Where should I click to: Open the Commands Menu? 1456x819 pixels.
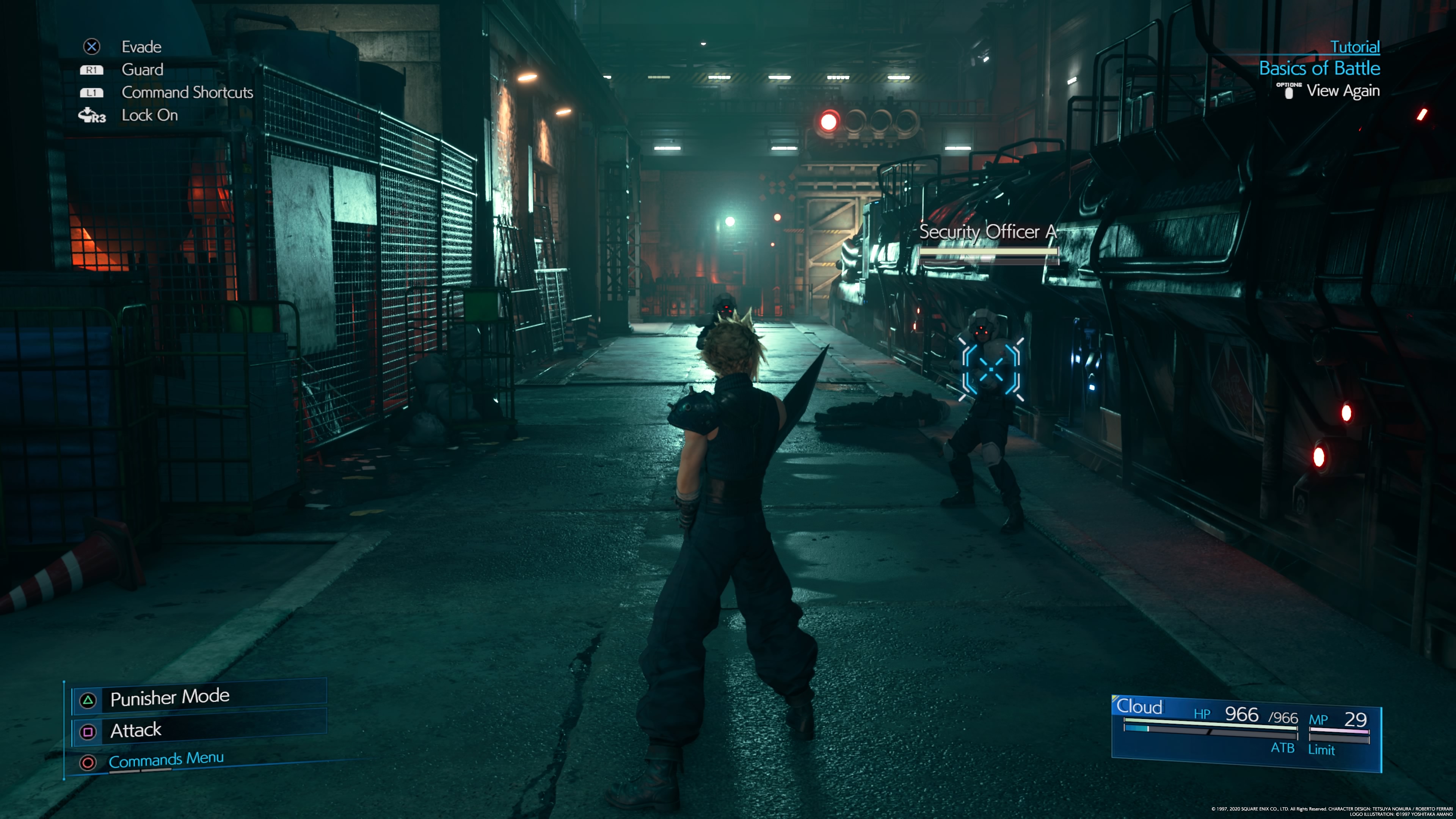point(166,759)
